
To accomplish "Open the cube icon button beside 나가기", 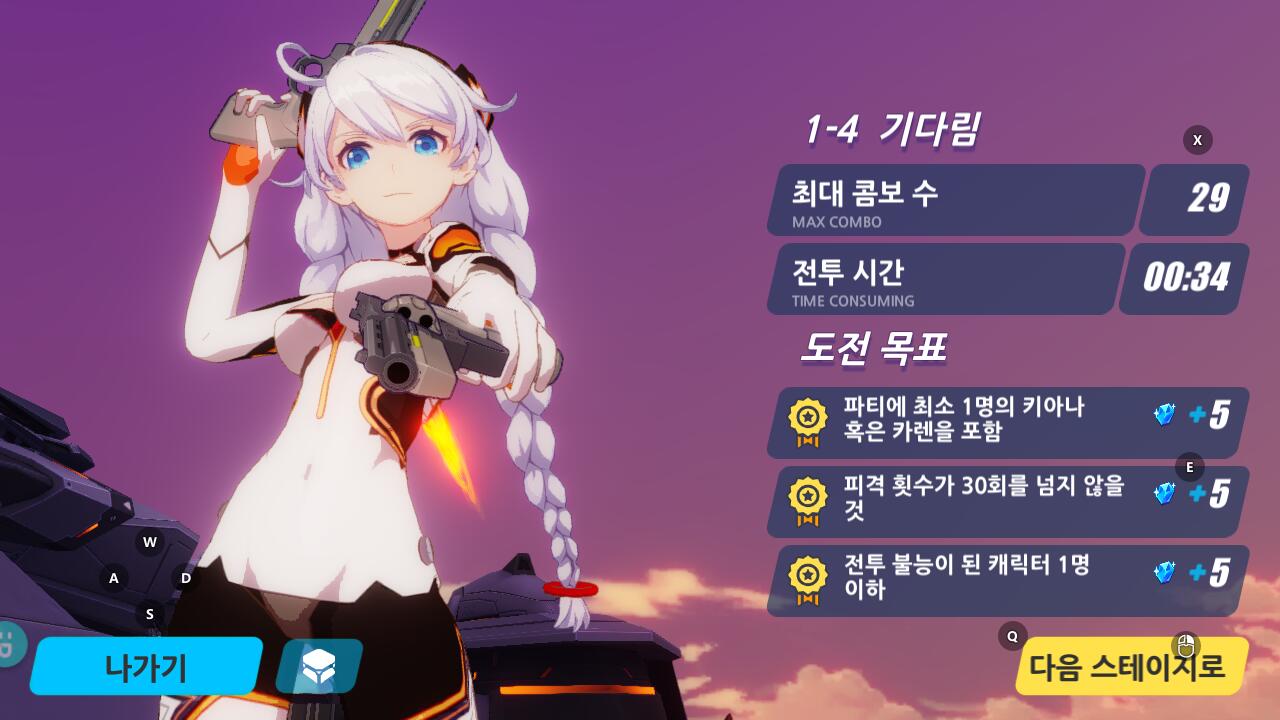I will click(x=318, y=666).
